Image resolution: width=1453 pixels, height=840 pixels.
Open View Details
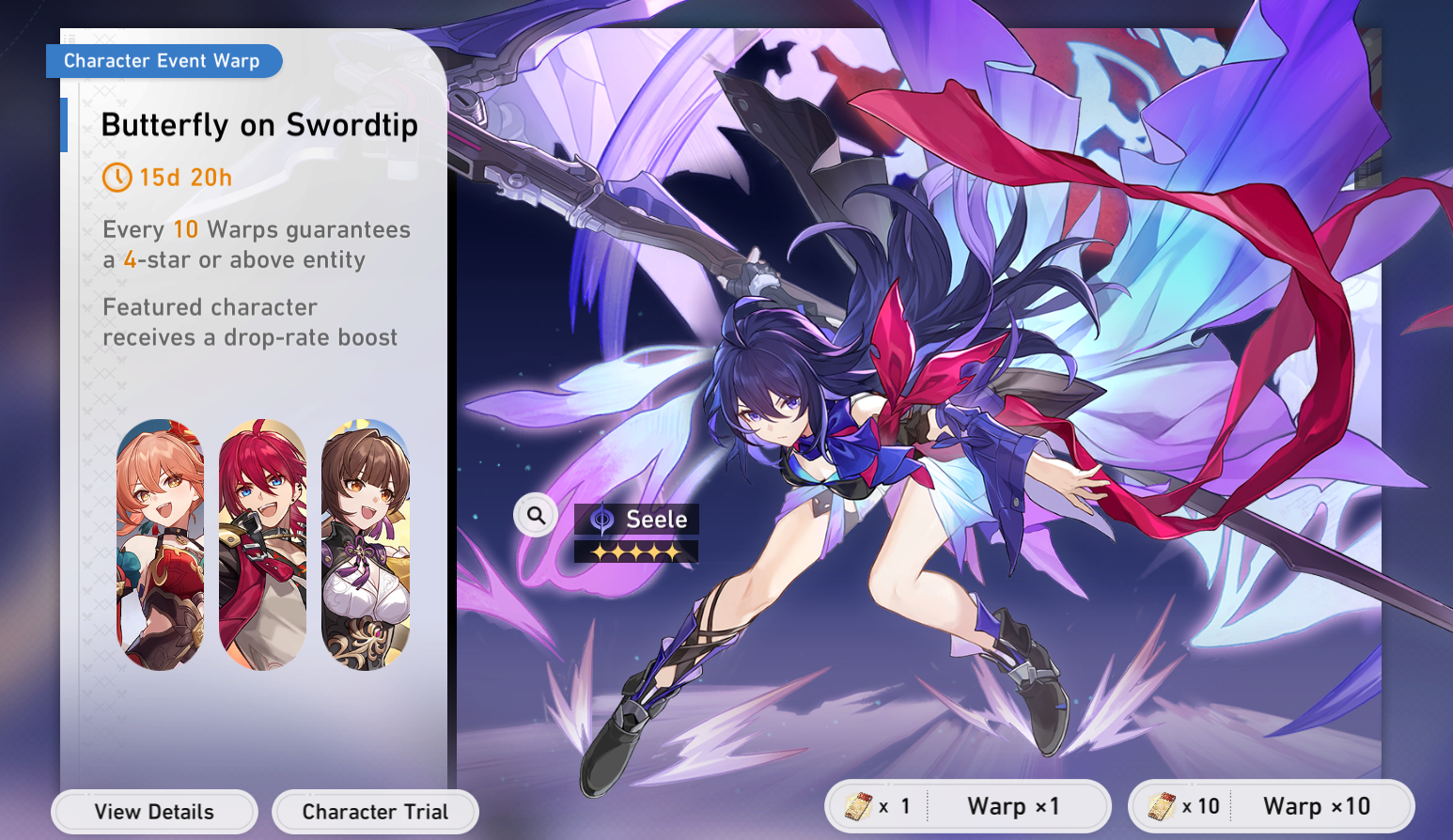tap(154, 811)
